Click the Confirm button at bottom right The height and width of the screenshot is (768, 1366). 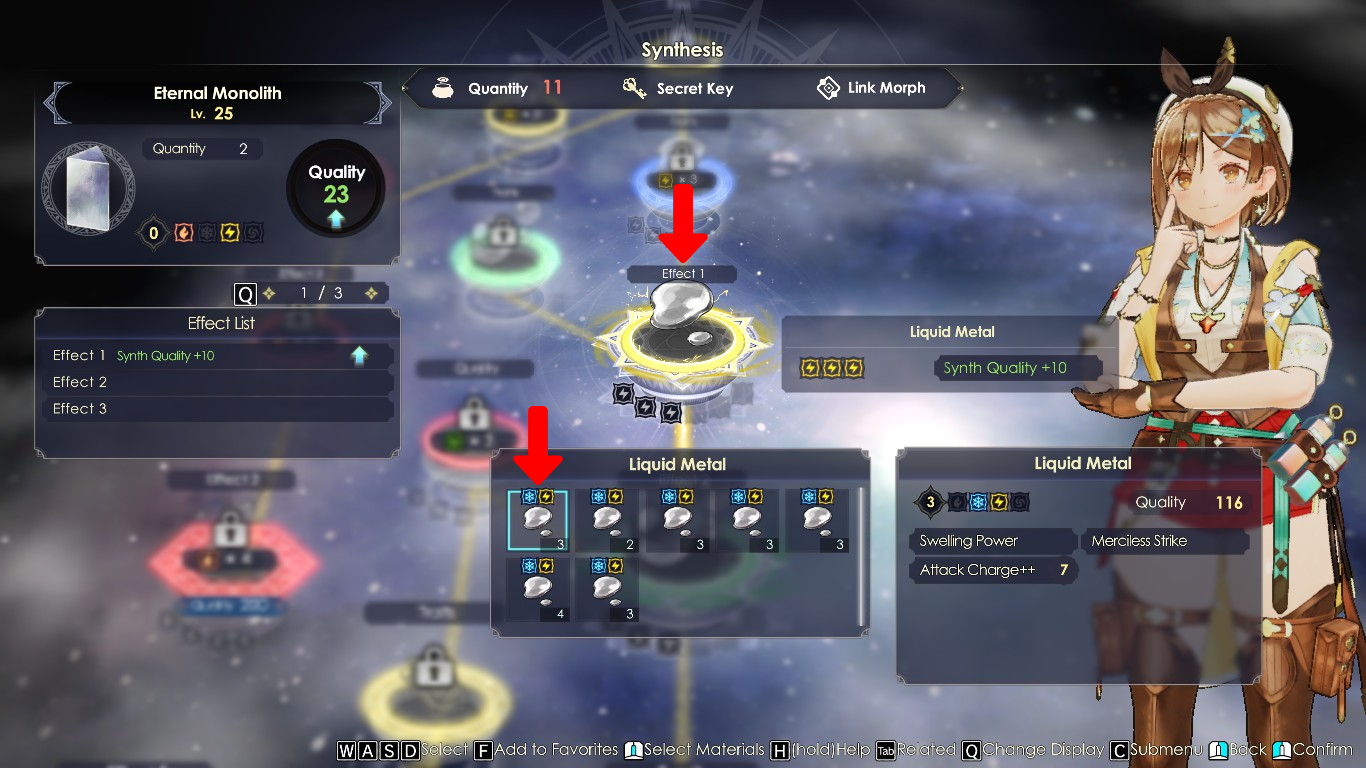[x=1320, y=749]
